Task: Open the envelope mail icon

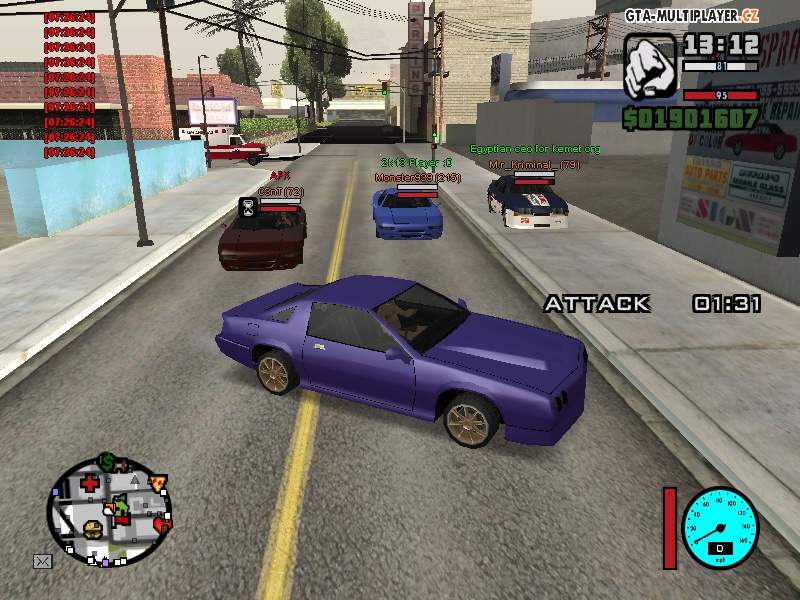Action: [x=42, y=561]
